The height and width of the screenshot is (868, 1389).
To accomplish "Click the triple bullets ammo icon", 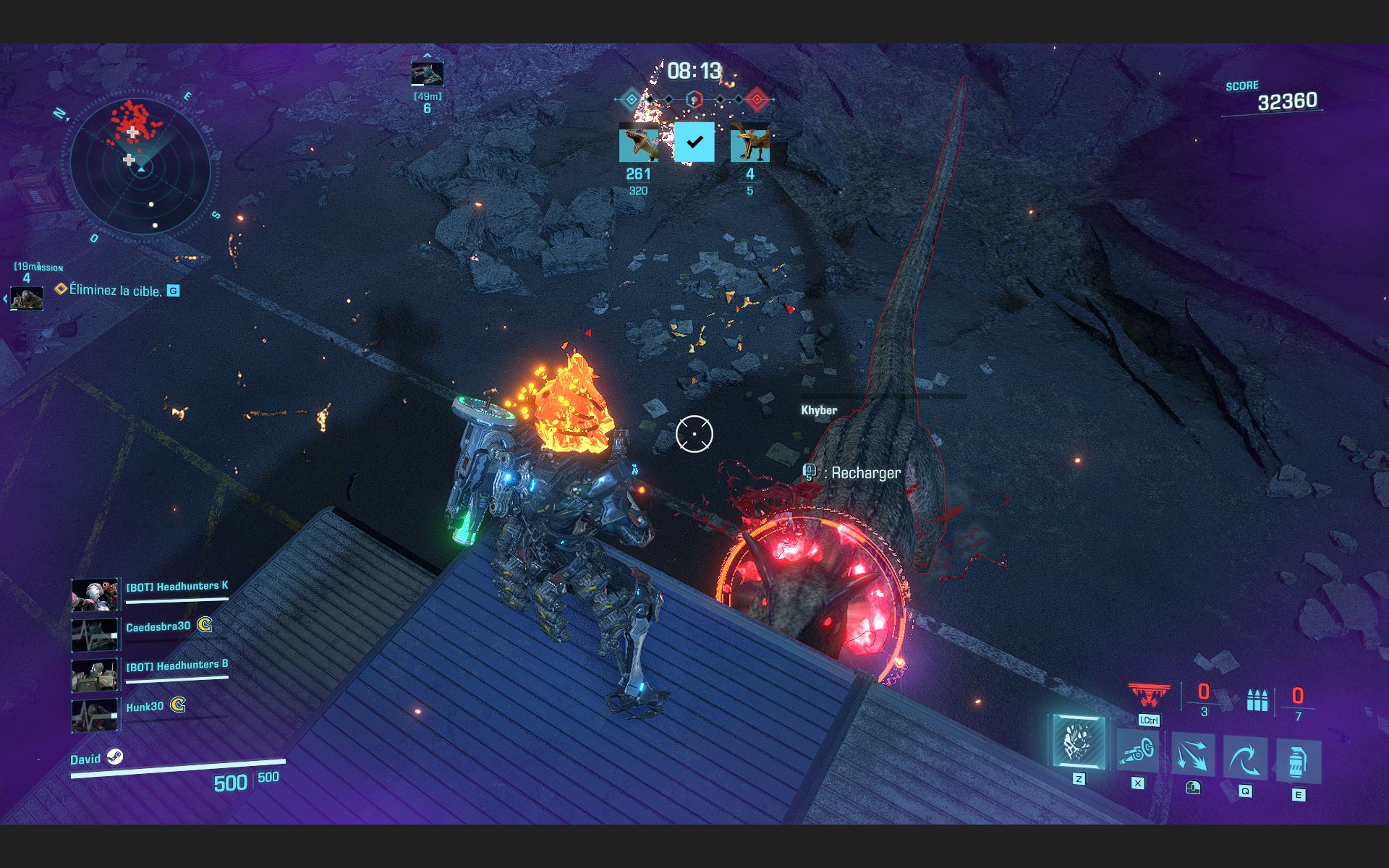I will (x=1257, y=699).
